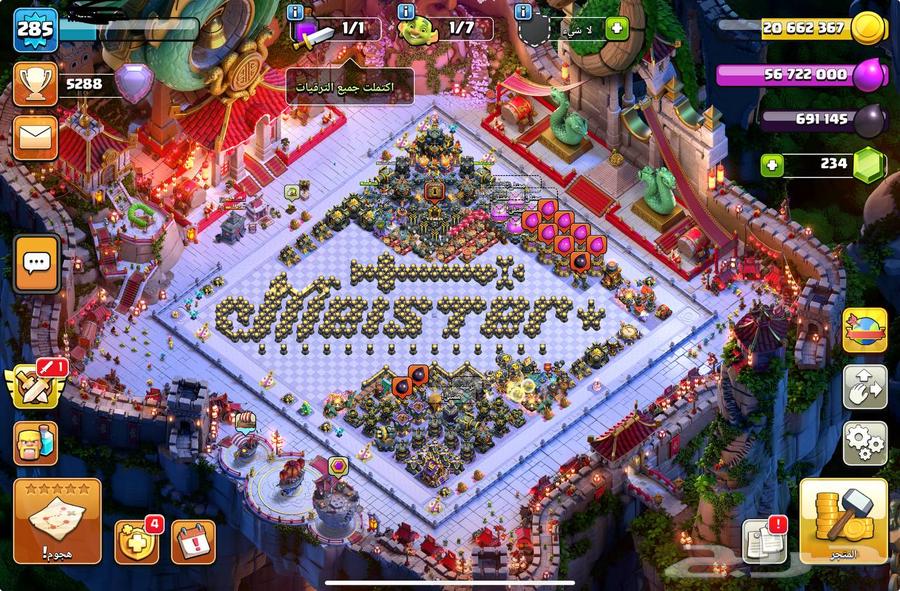Add gems with the green plus button

[771, 164]
